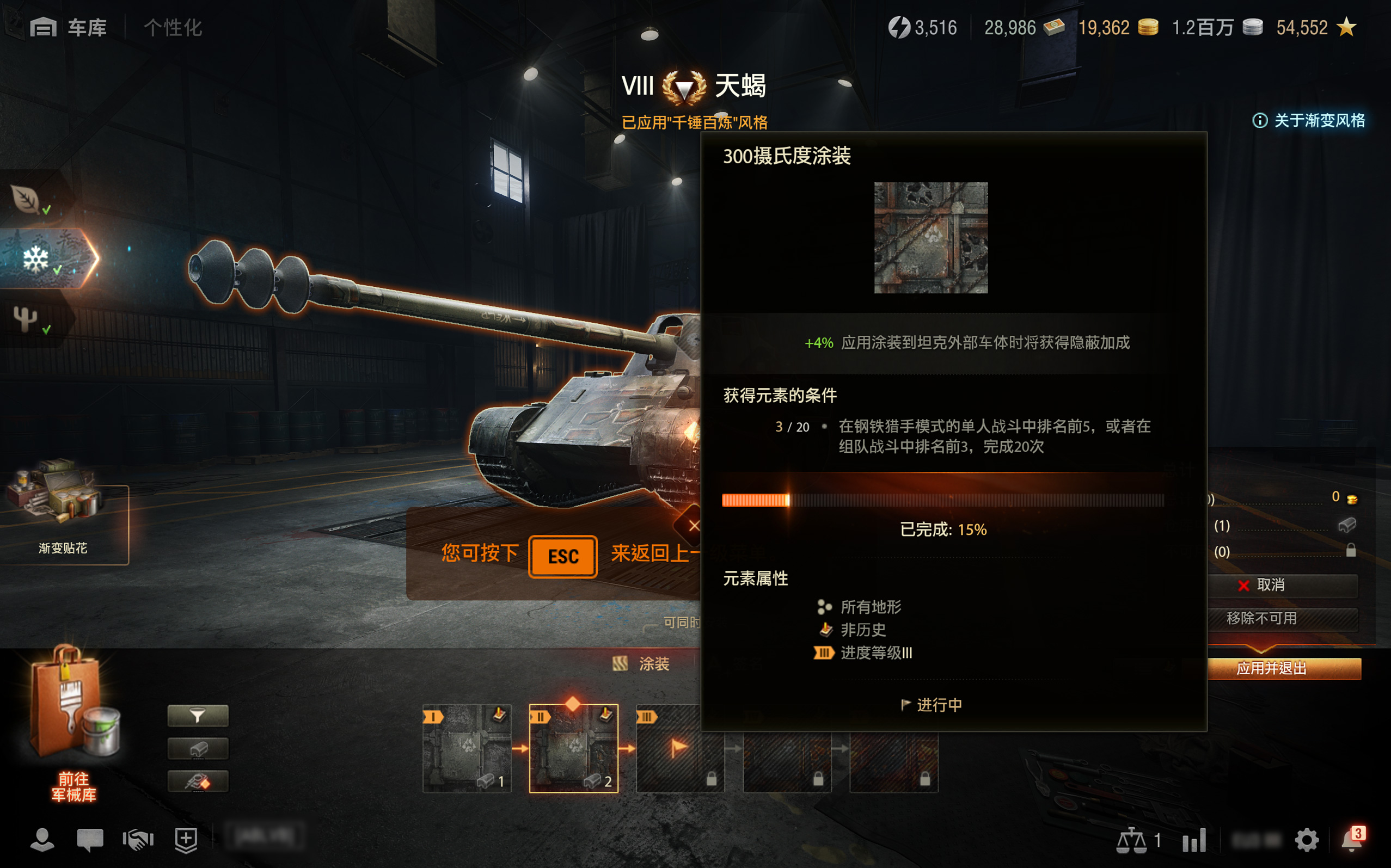Image resolution: width=1391 pixels, height=868 pixels.
Task: Select the level III flagged camouflage tile
Action: pyautogui.click(x=680, y=748)
